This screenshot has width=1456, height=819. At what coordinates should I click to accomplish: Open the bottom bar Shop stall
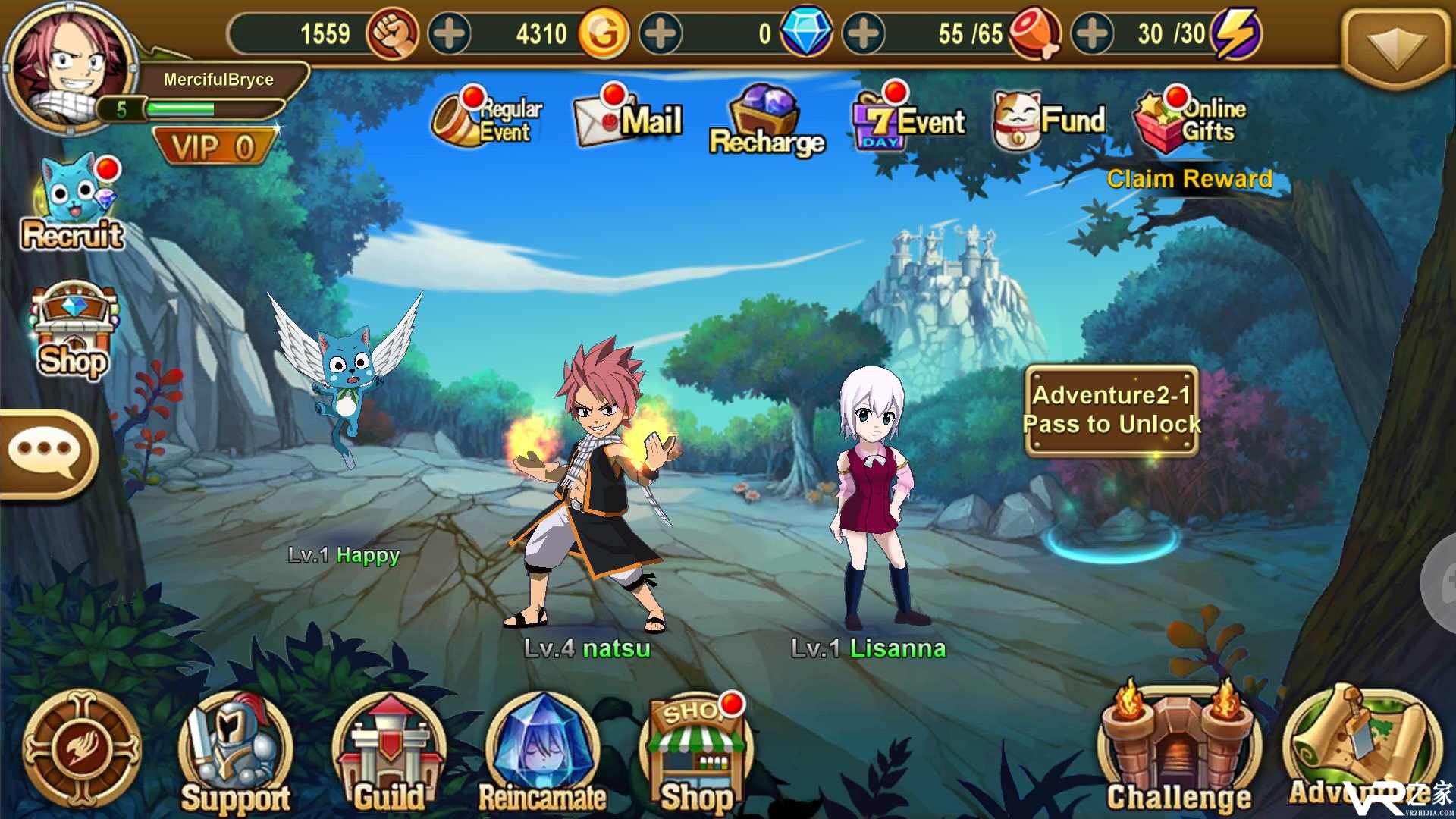(x=696, y=751)
